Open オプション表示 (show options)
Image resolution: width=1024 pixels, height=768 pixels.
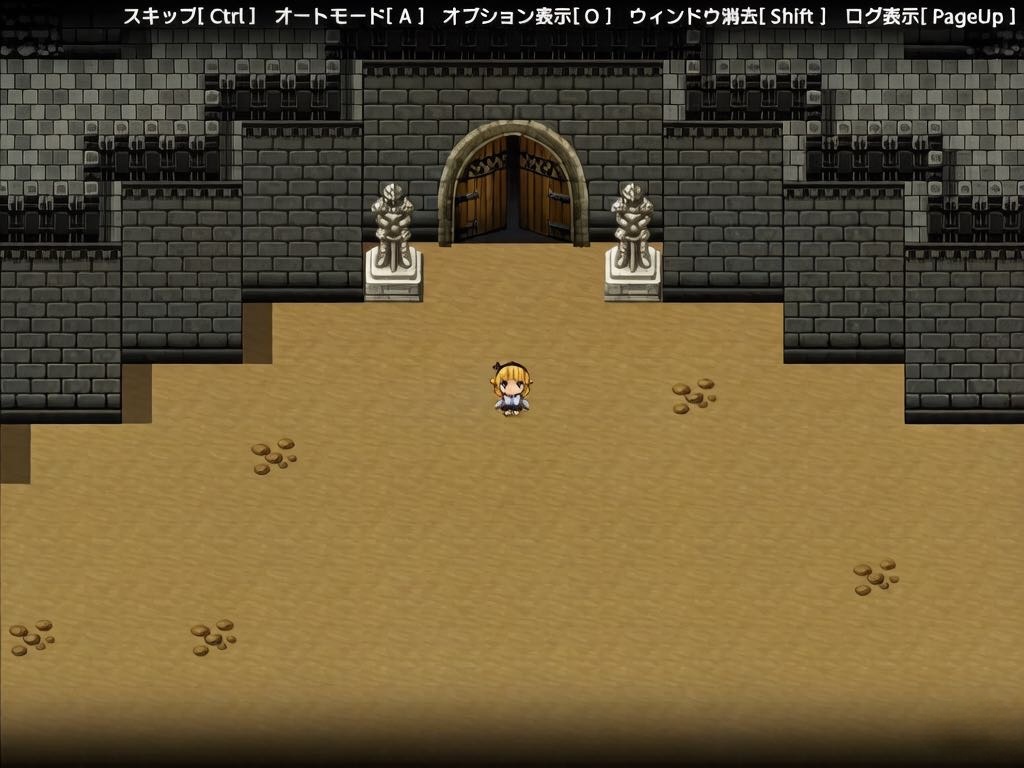(527, 17)
